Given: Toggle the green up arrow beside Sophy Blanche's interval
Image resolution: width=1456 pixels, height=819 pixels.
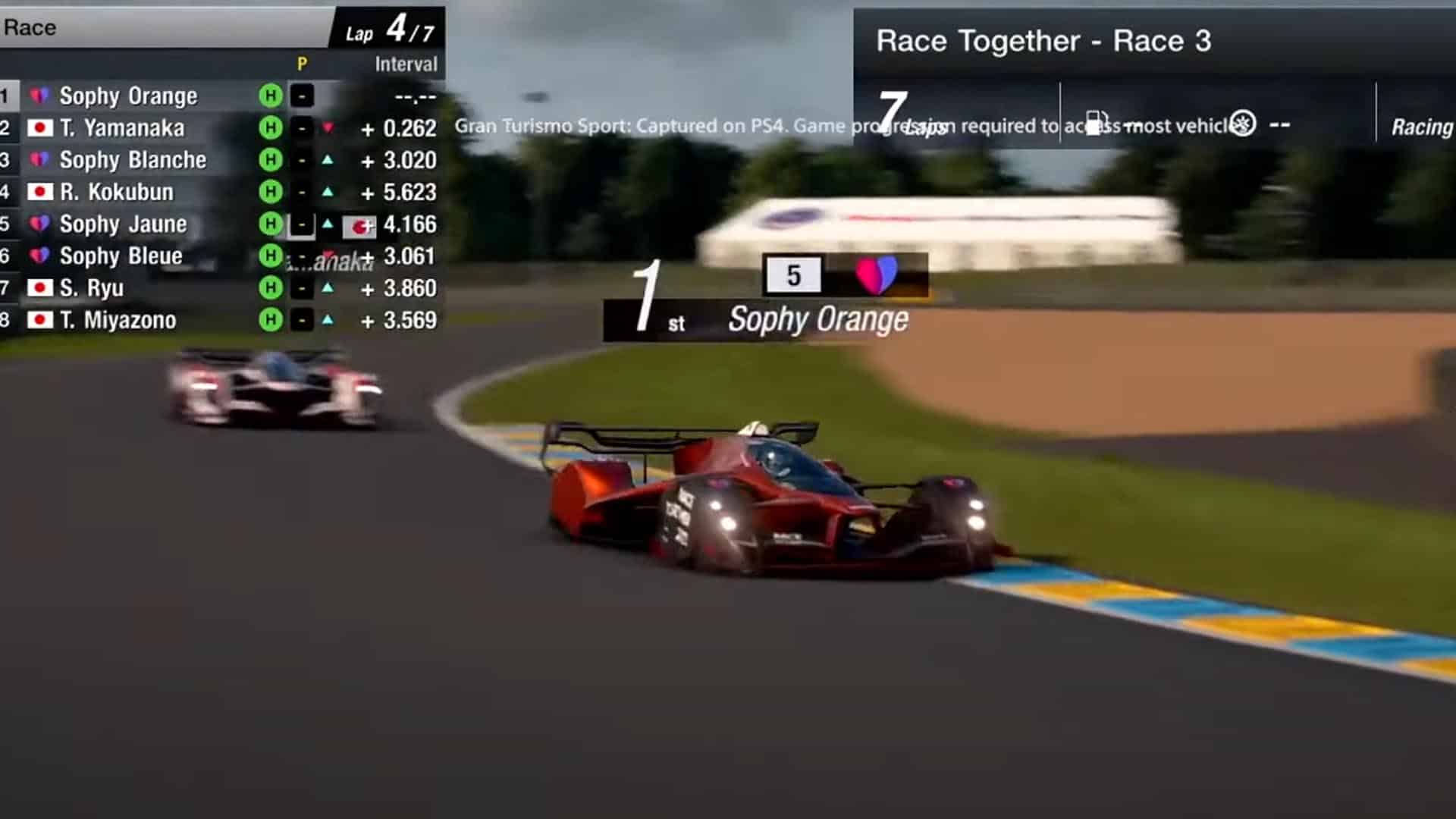Looking at the screenshot, I should coord(328,160).
